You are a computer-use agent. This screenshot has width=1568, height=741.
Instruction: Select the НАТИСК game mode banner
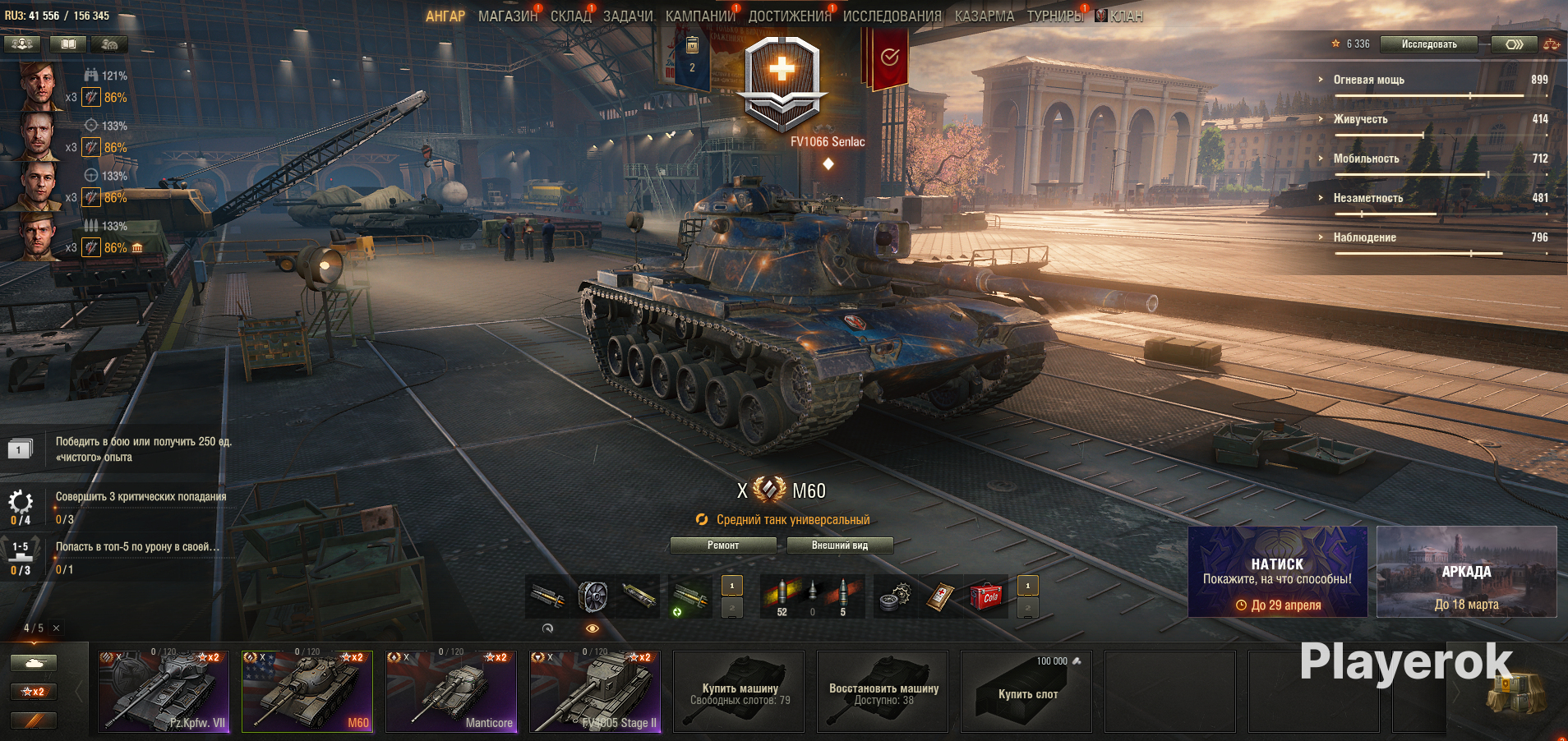(1277, 572)
